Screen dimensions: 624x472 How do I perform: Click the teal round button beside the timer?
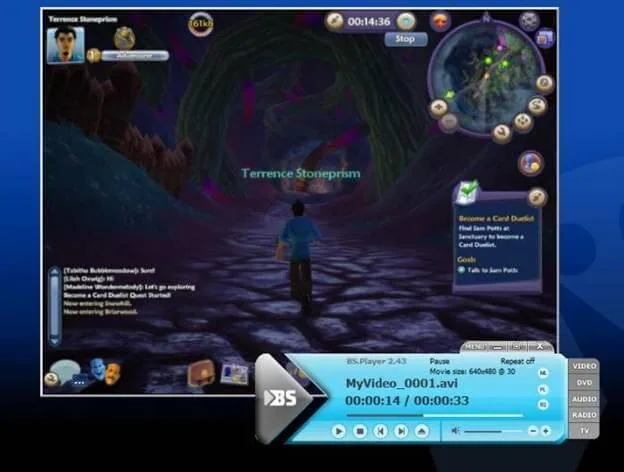pyautogui.click(x=406, y=20)
